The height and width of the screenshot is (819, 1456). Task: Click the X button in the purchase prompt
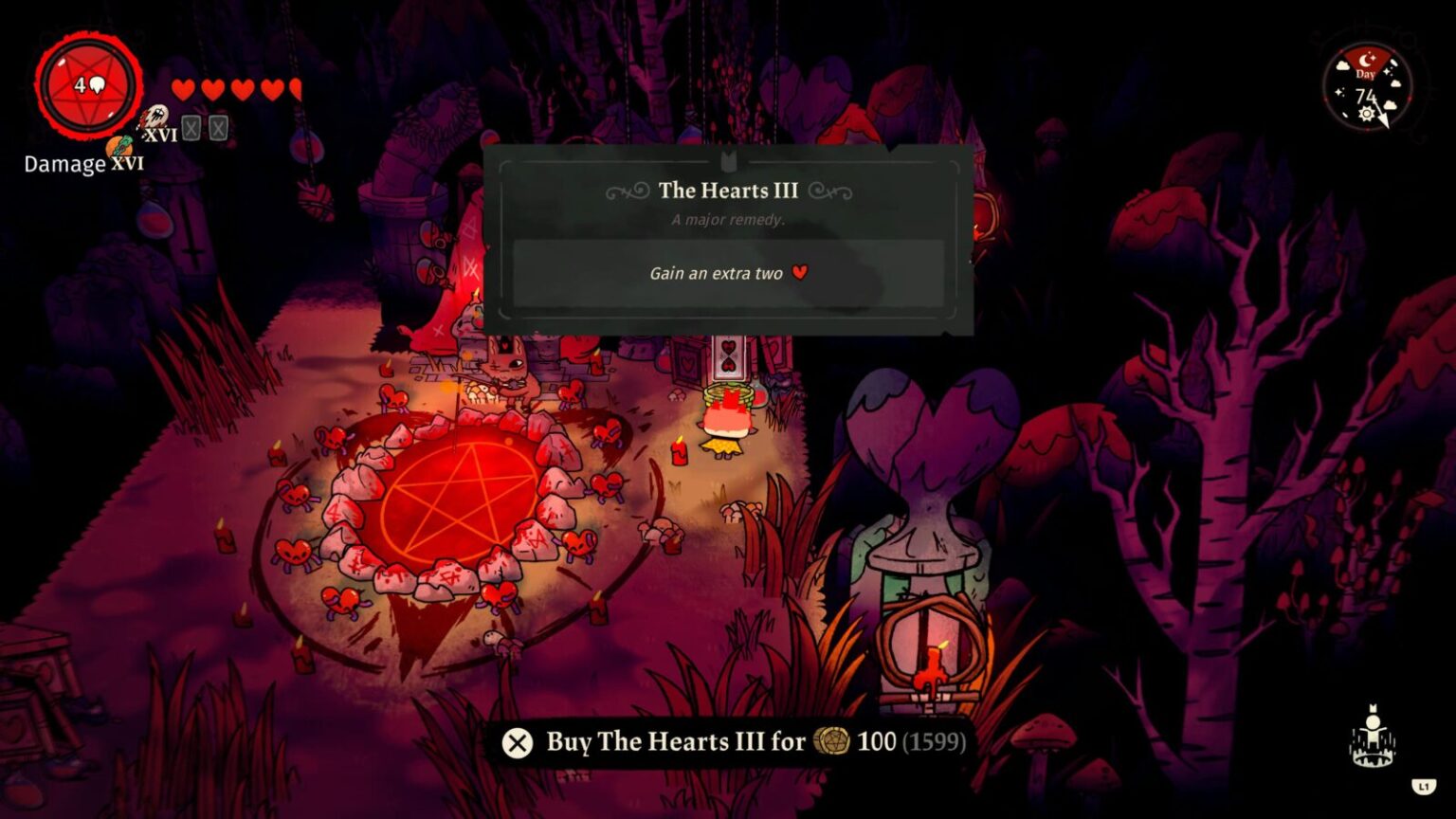pos(517,743)
